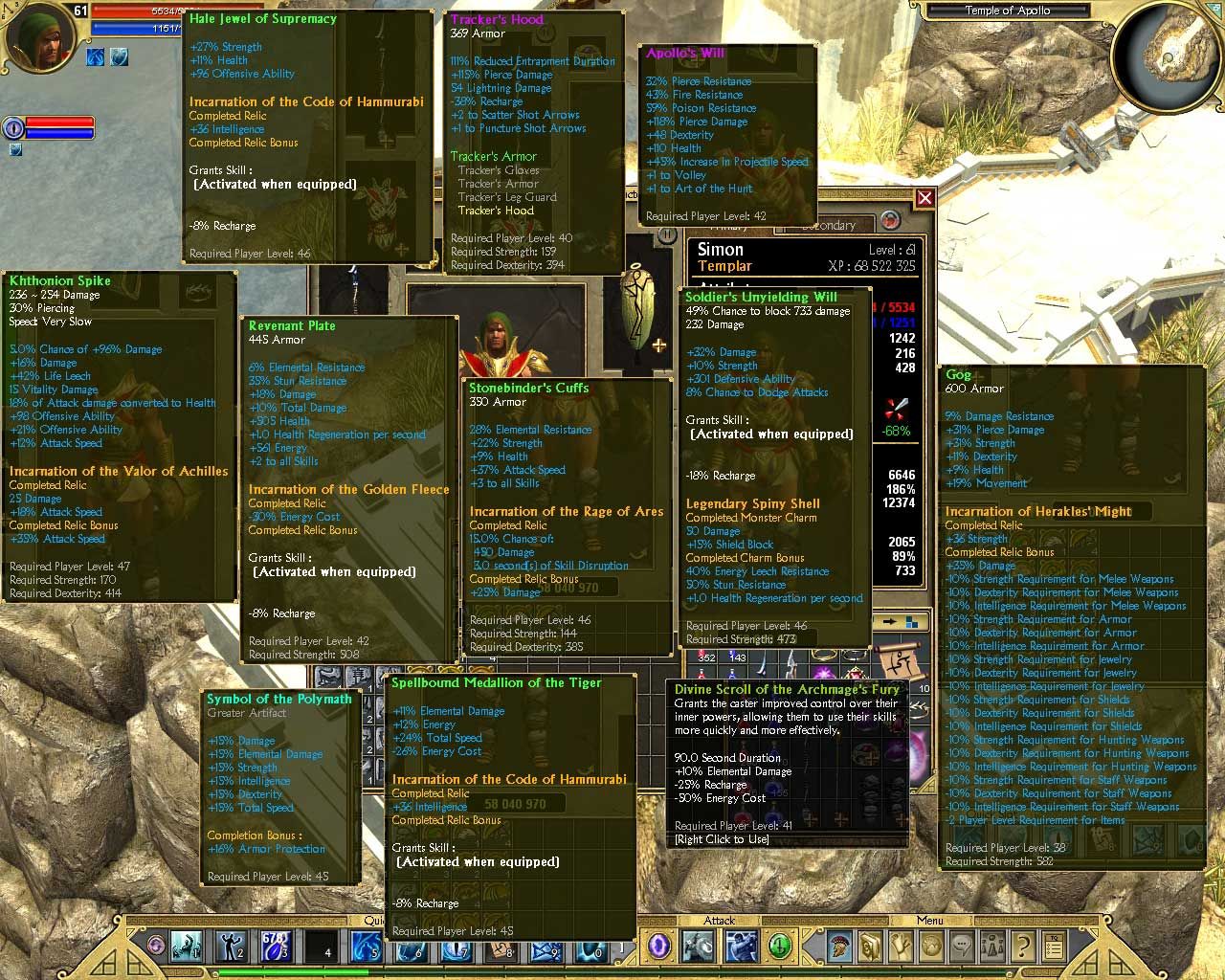Click the purple ring icon beside Attack slots
The height and width of the screenshot is (980, 1225).
pyautogui.click(x=659, y=947)
